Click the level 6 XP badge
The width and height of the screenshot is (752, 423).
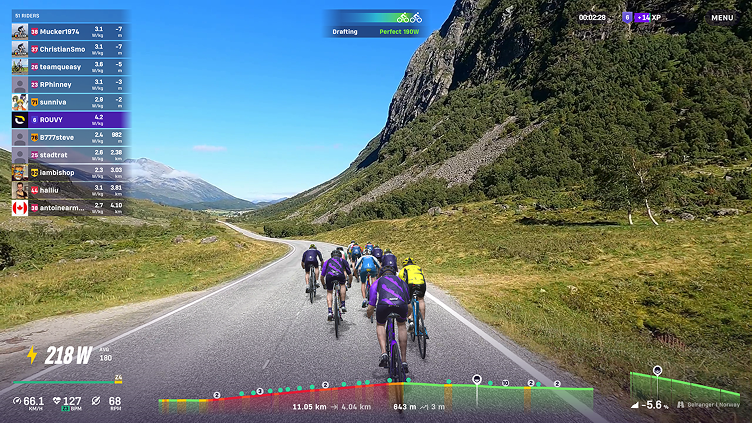coord(628,17)
